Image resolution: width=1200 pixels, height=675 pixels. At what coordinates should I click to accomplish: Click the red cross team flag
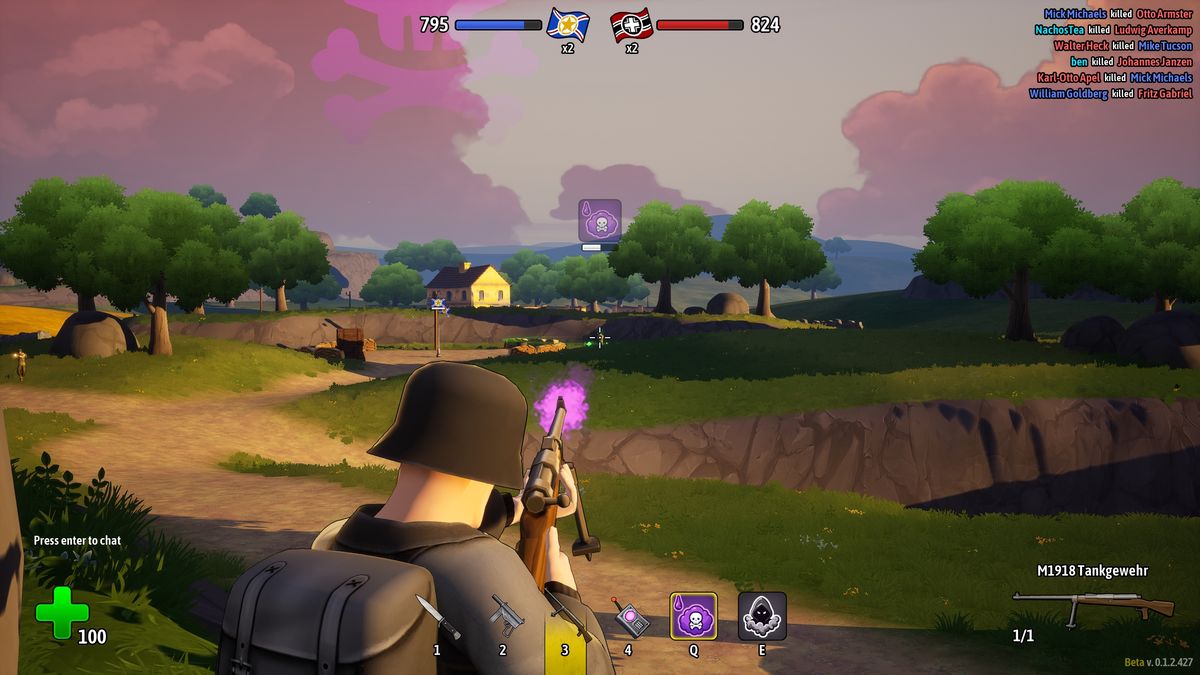coord(632,24)
